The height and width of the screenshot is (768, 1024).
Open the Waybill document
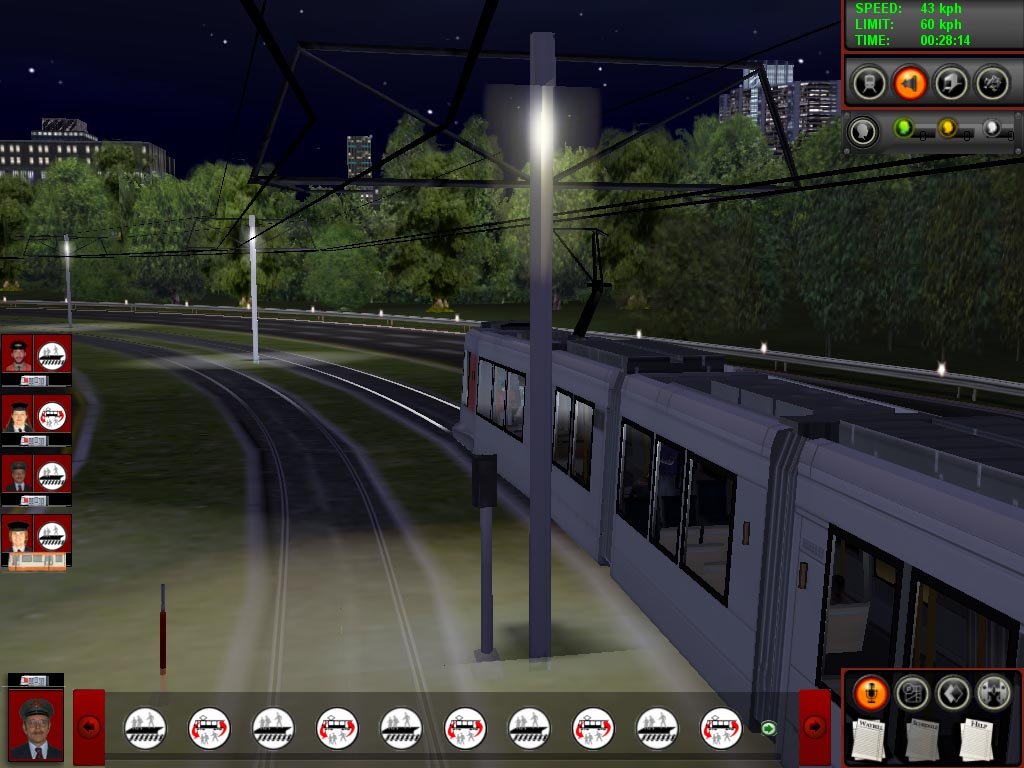pyautogui.click(x=870, y=738)
